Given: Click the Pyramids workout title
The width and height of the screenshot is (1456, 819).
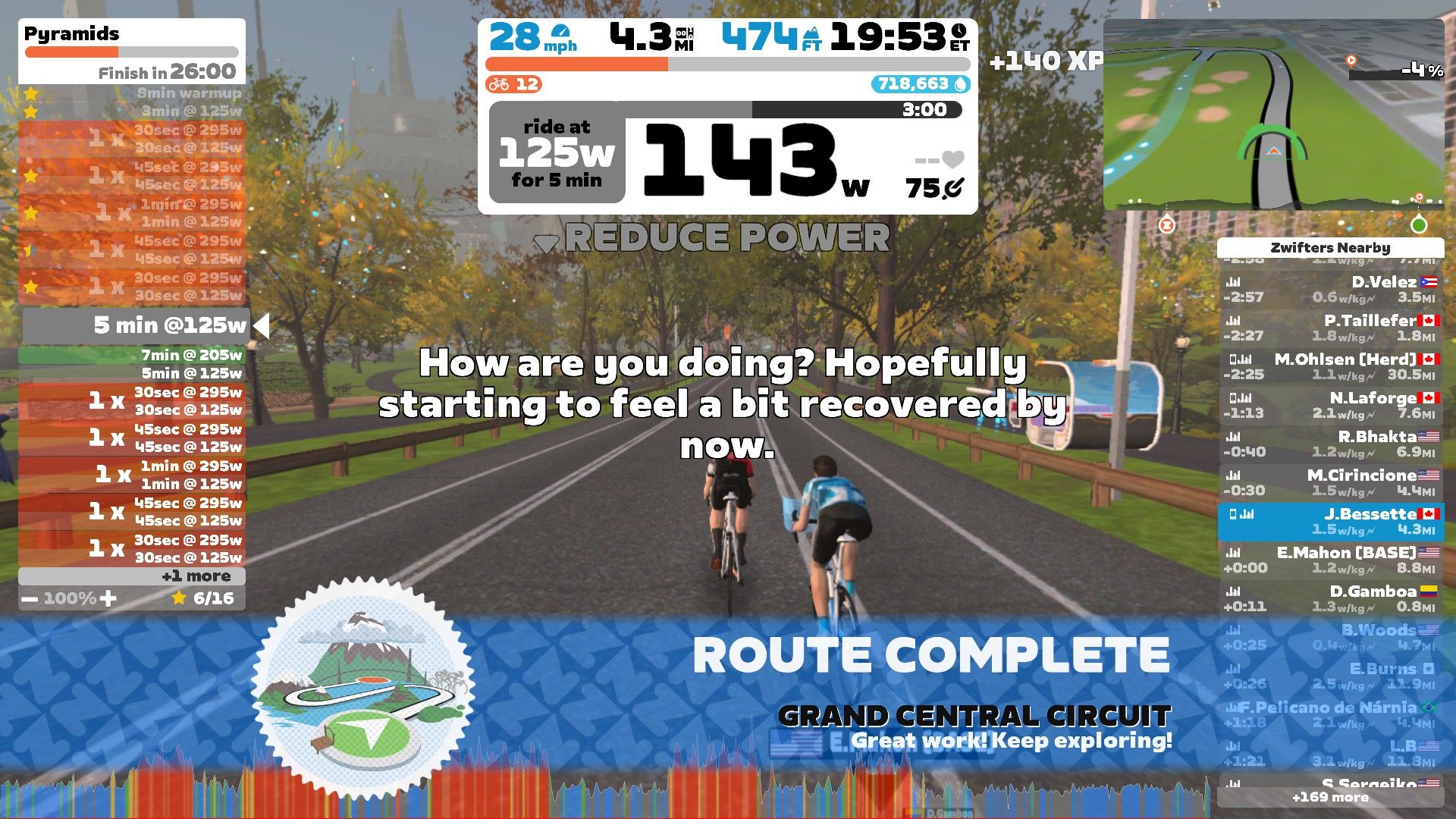Looking at the screenshot, I should 71,33.
